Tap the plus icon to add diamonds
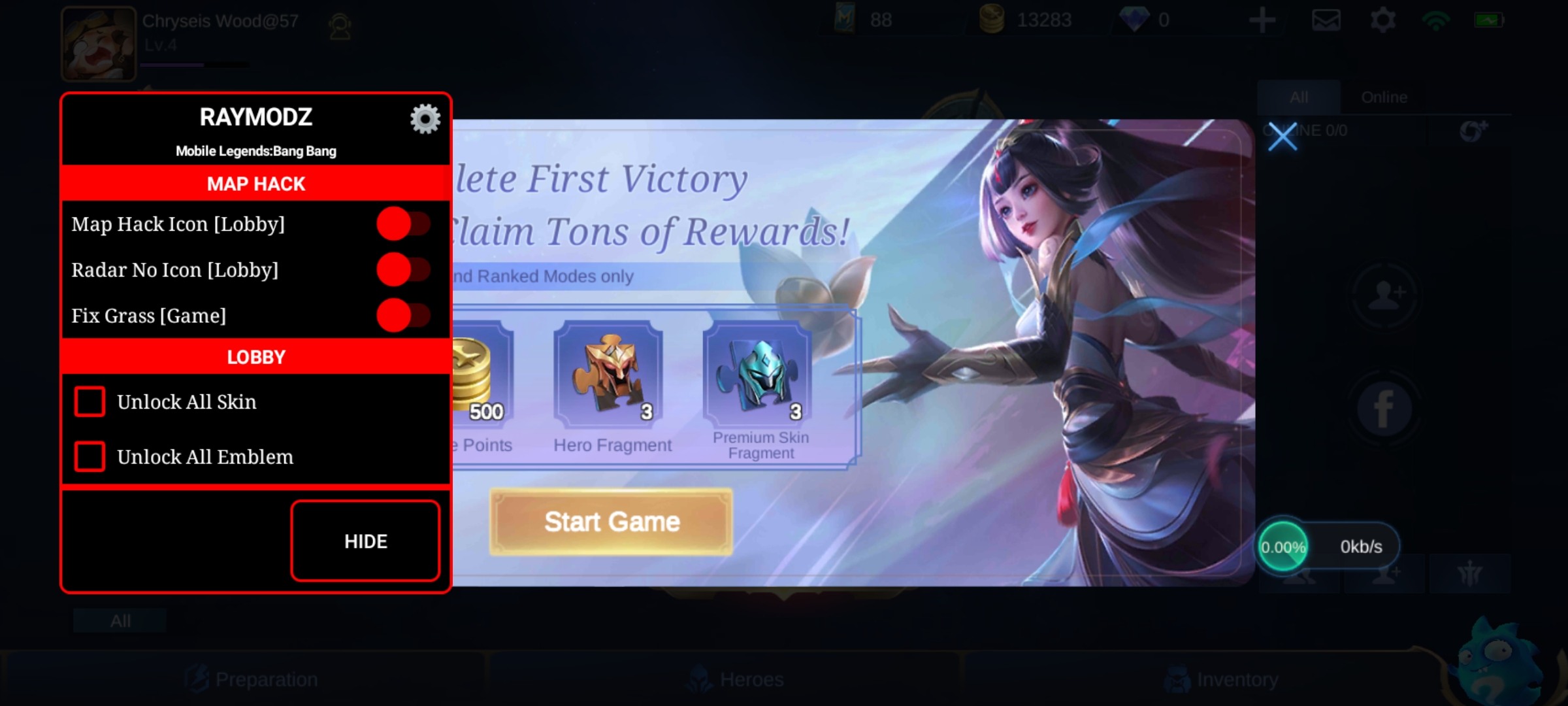The image size is (1568, 706). click(1262, 20)
